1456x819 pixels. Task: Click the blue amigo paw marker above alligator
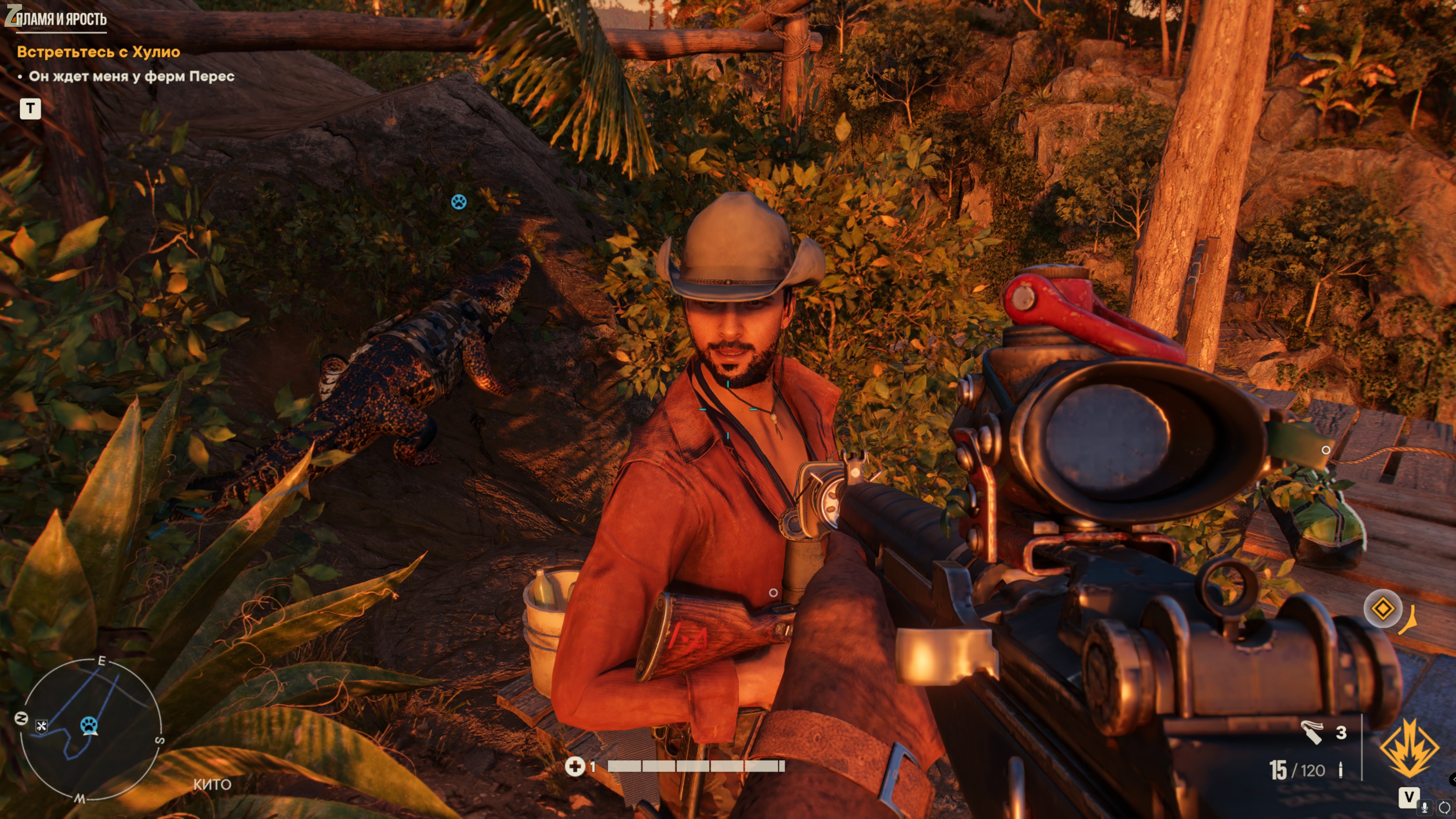point(458,201)
